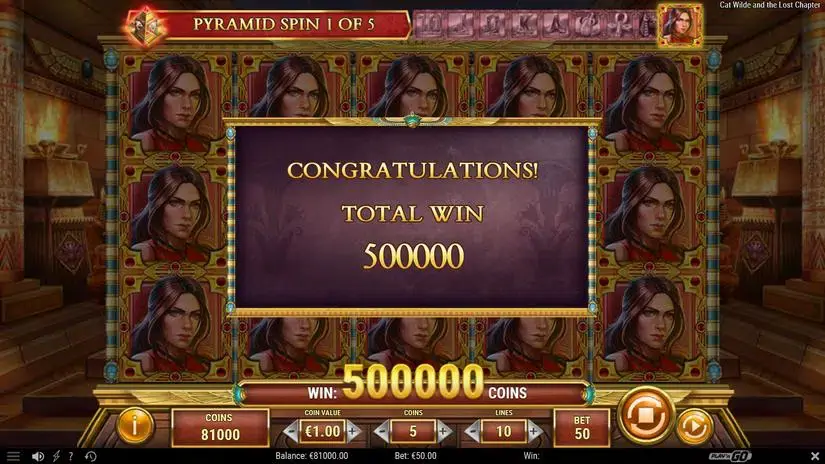825x464 pixels.
Task: Open the hamburger menu
Action: 13,457
